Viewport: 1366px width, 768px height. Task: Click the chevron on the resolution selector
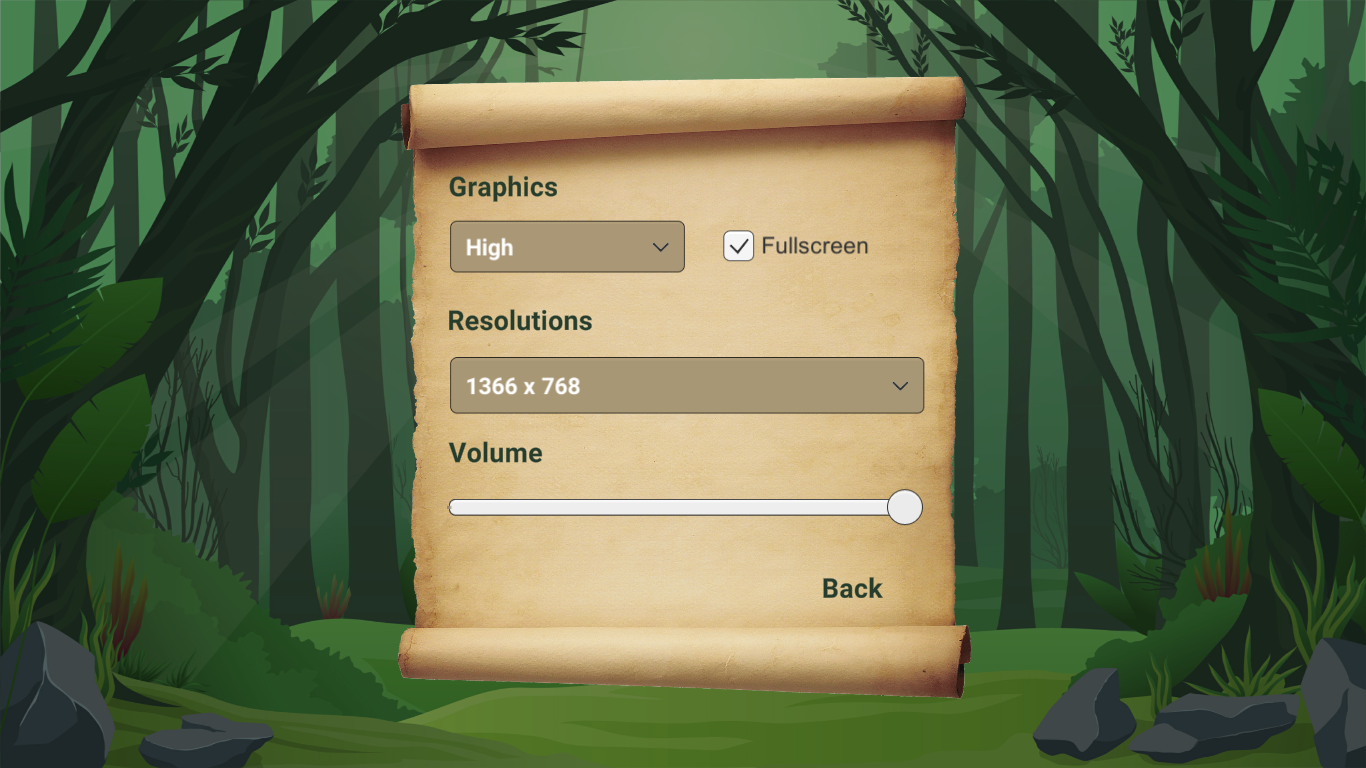[x=899, y=385]
